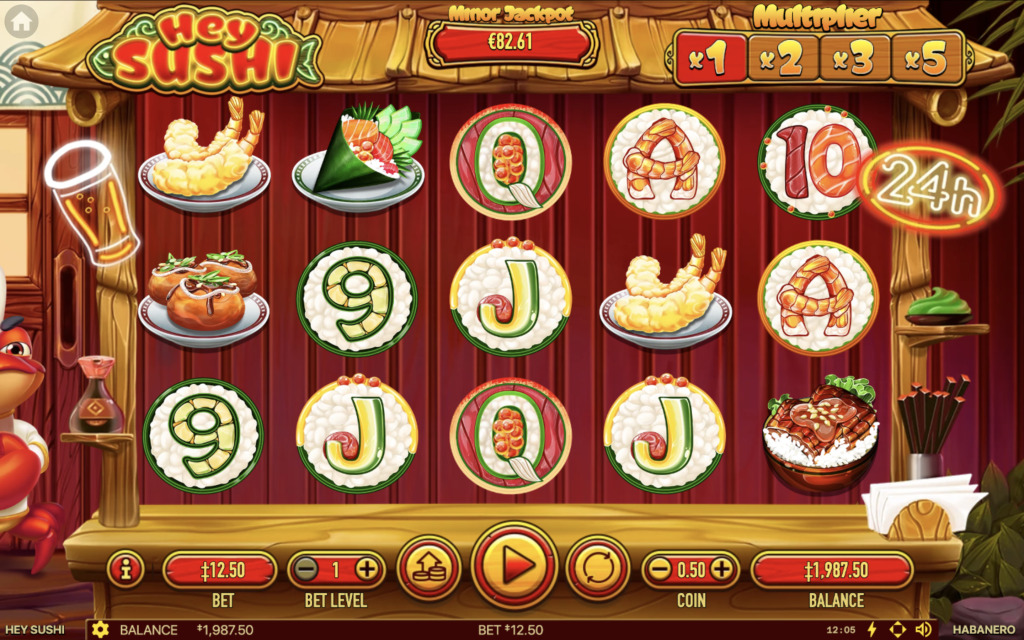Viewport: 1024px width, 640px height.
Task: Lower the coin value
Action: (660, 569)
